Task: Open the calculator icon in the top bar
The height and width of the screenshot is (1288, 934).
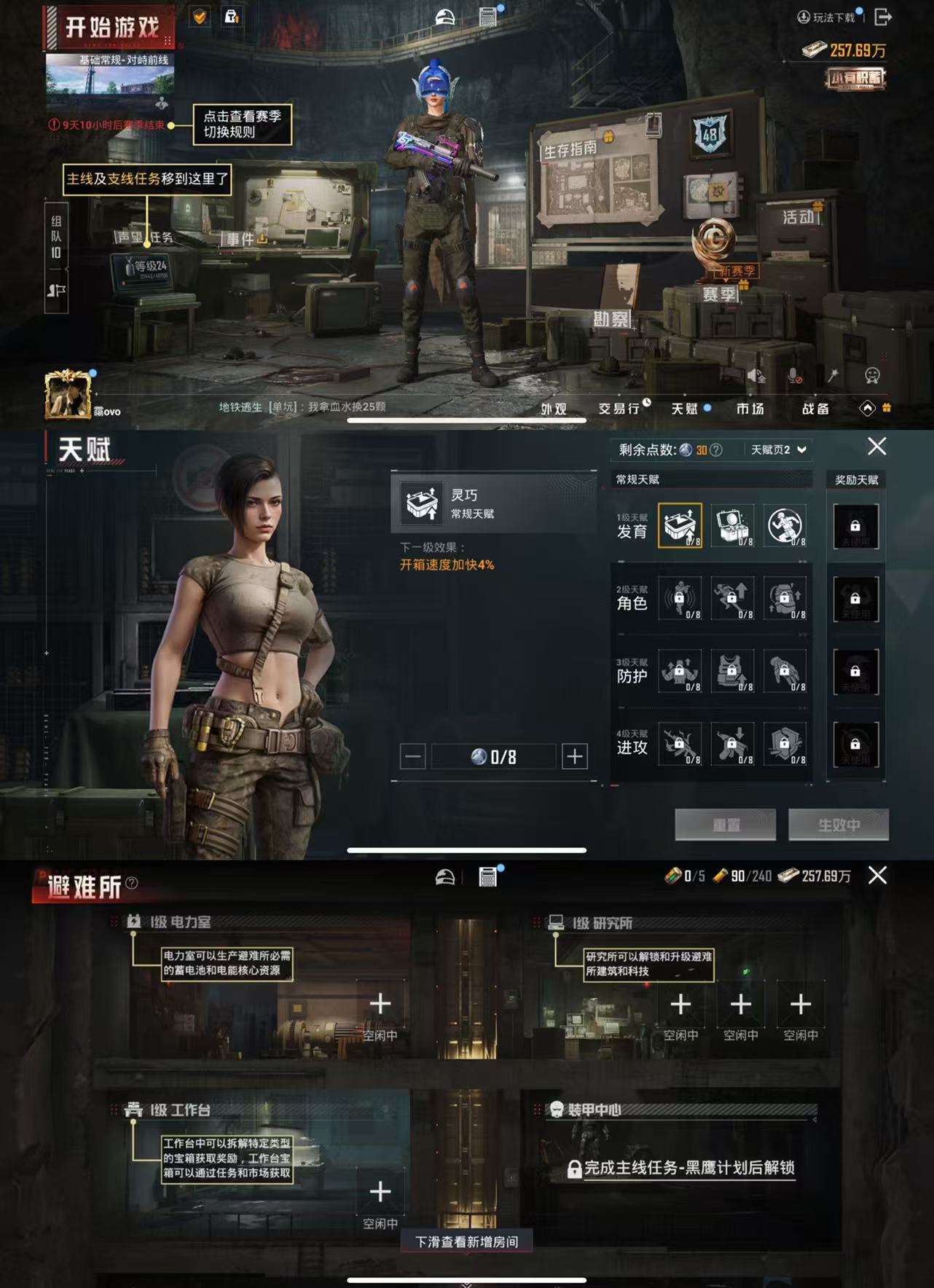Action: pos(489,15)
